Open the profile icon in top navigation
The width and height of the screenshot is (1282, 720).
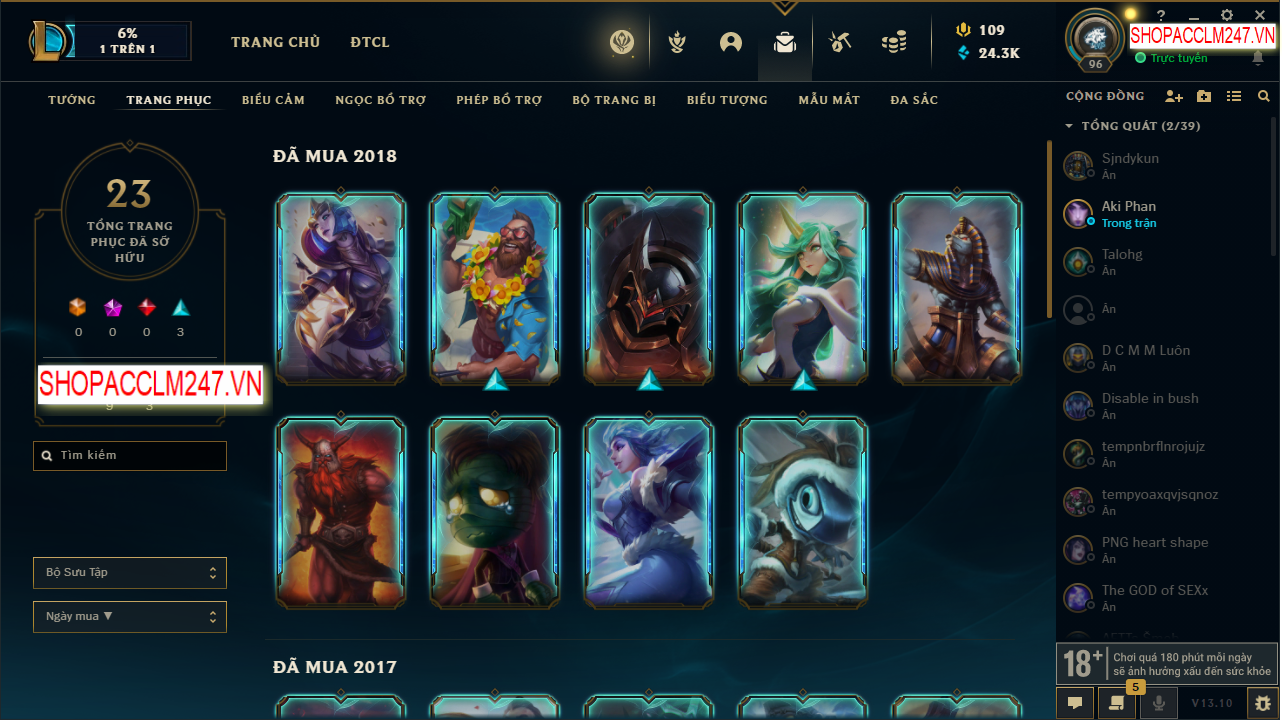coord(731,42)
